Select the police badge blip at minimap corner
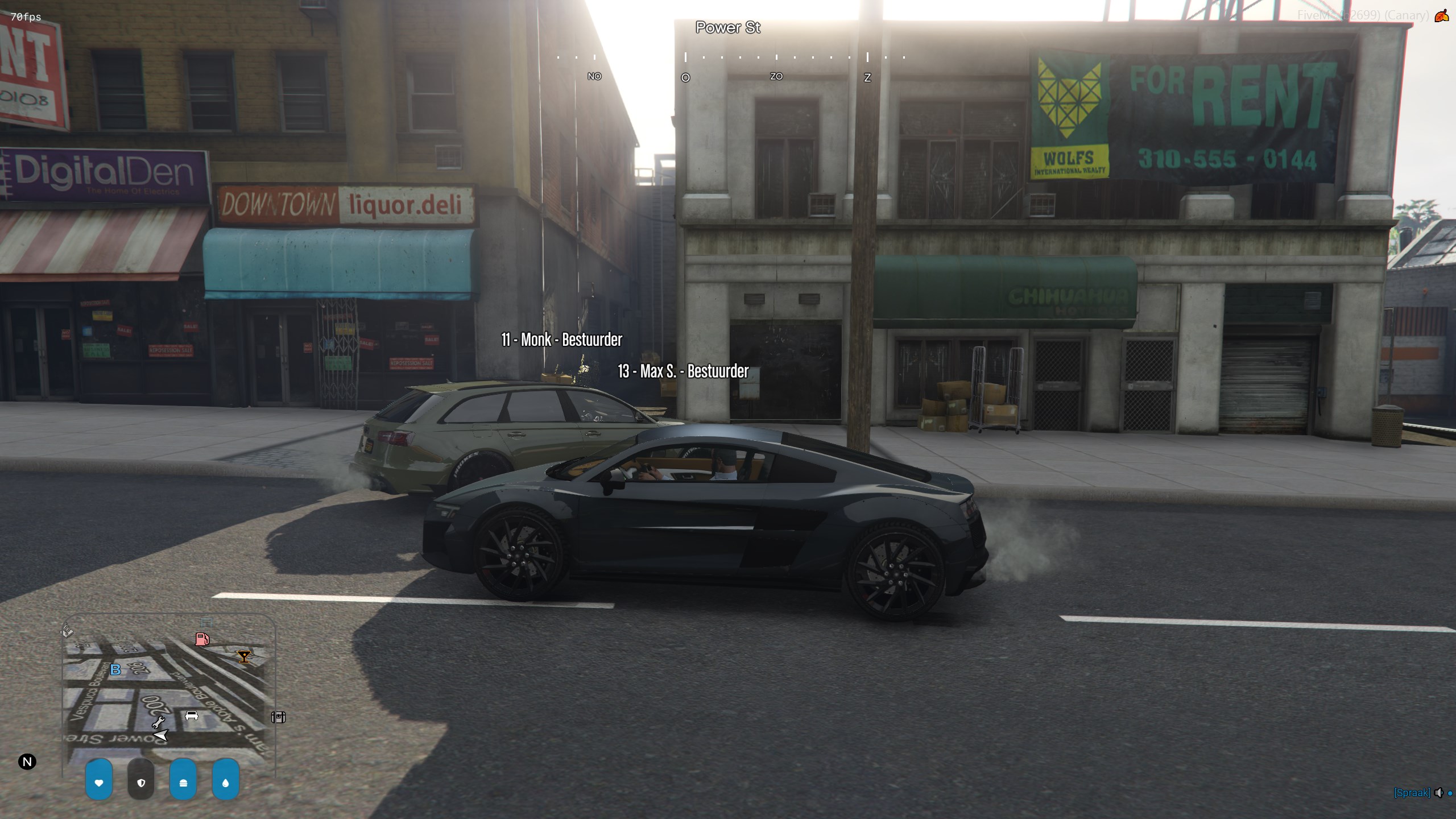 (x=67, y=630)
